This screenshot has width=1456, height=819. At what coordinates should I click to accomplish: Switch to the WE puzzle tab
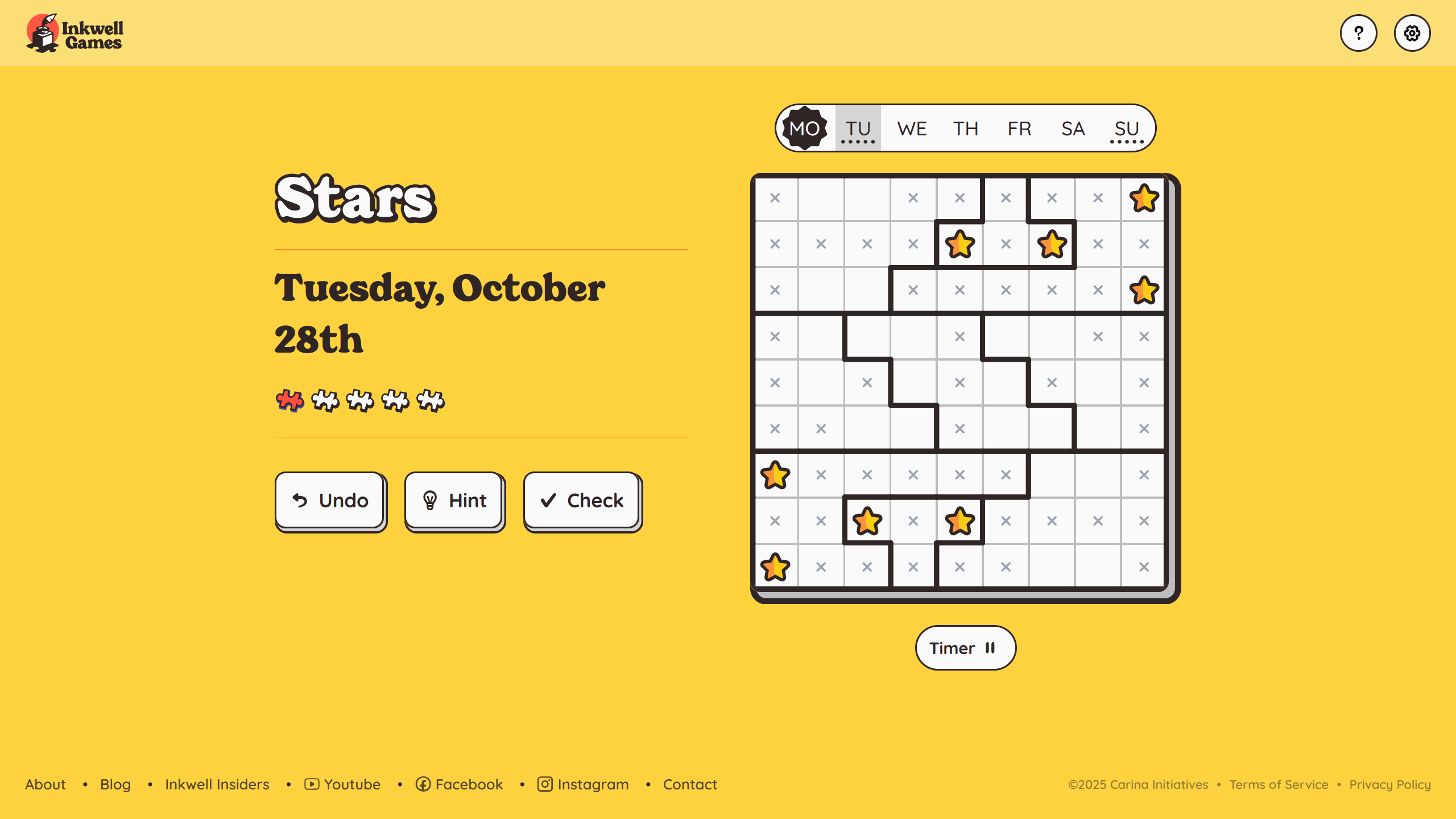tap(912, 129)
